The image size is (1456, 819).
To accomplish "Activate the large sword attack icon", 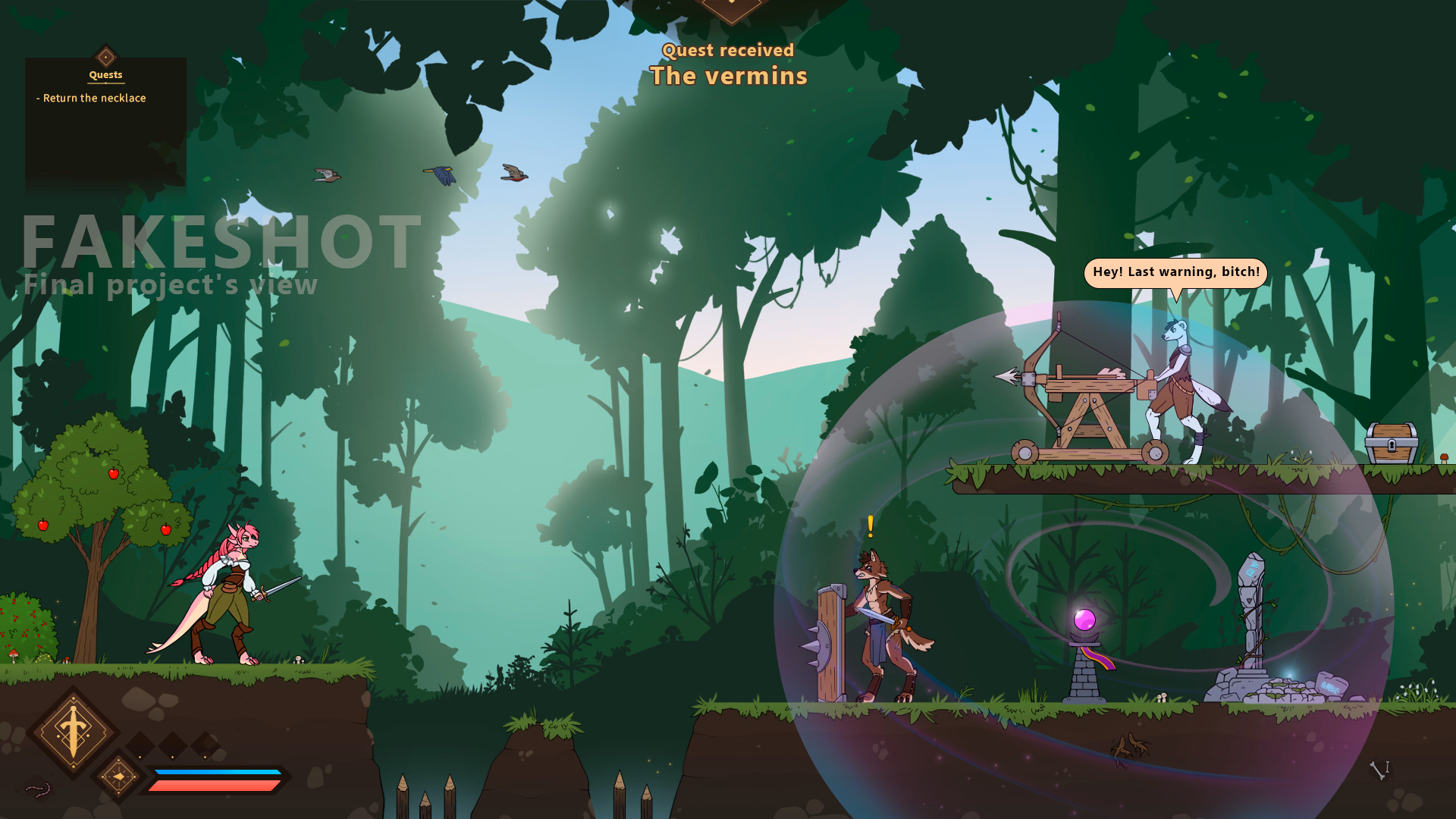I will tap(73, 732).
